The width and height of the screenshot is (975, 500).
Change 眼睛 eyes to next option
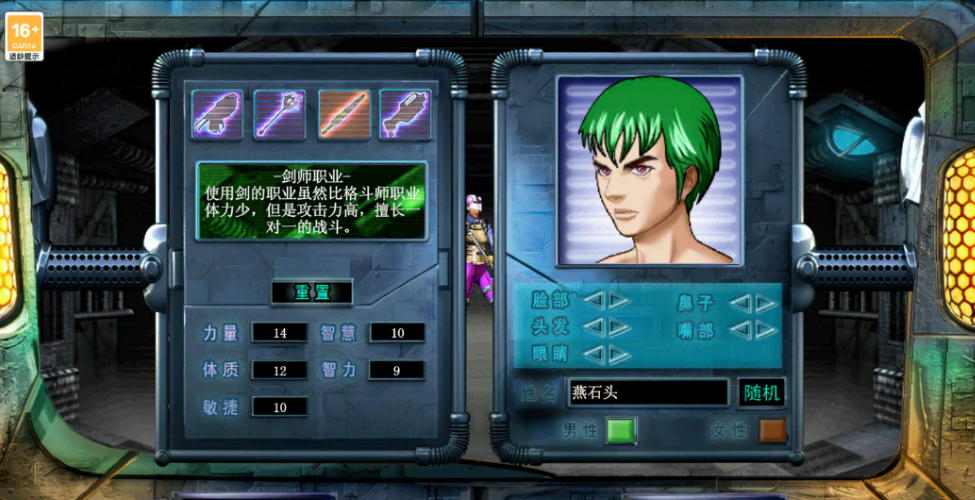(x=619, y=353)
